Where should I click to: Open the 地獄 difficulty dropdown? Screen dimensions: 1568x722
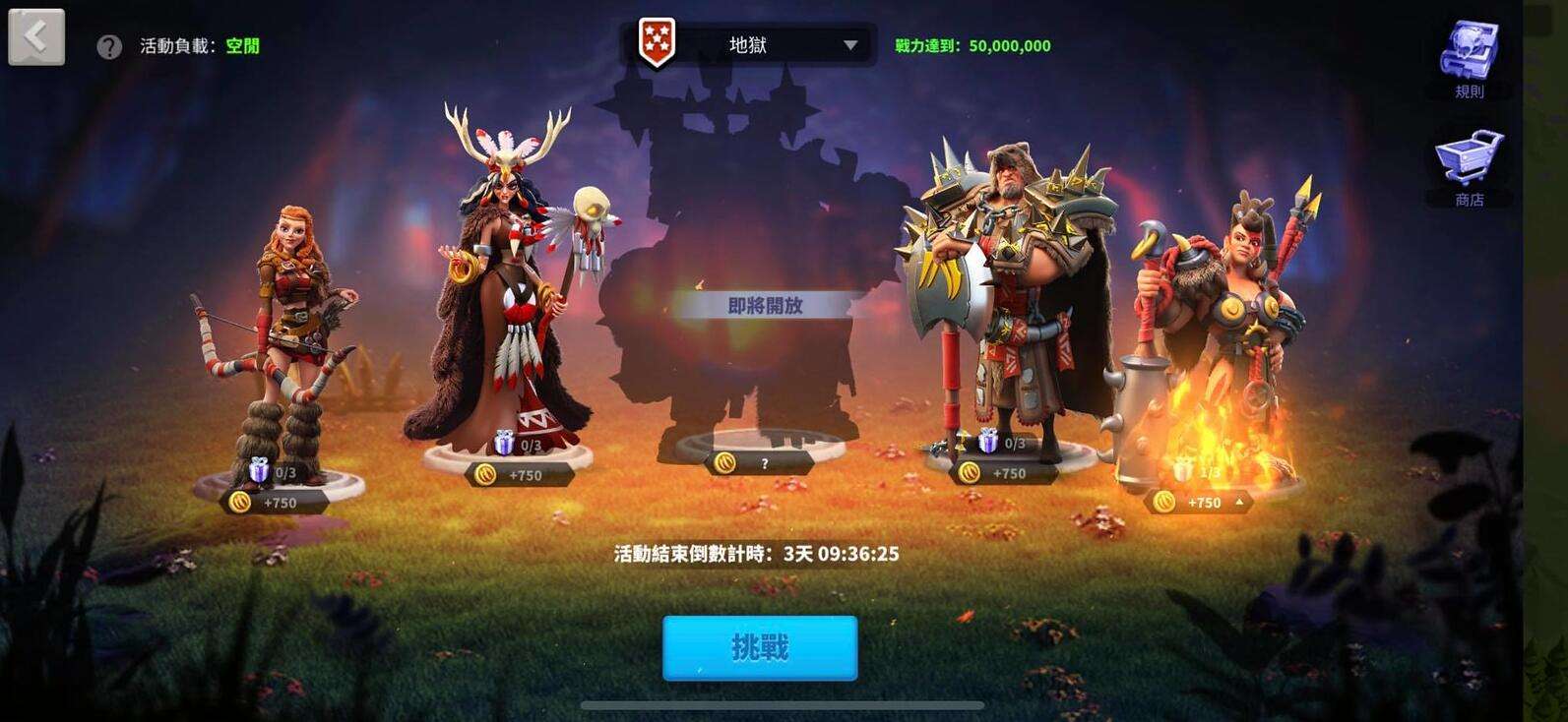point(758,43)
